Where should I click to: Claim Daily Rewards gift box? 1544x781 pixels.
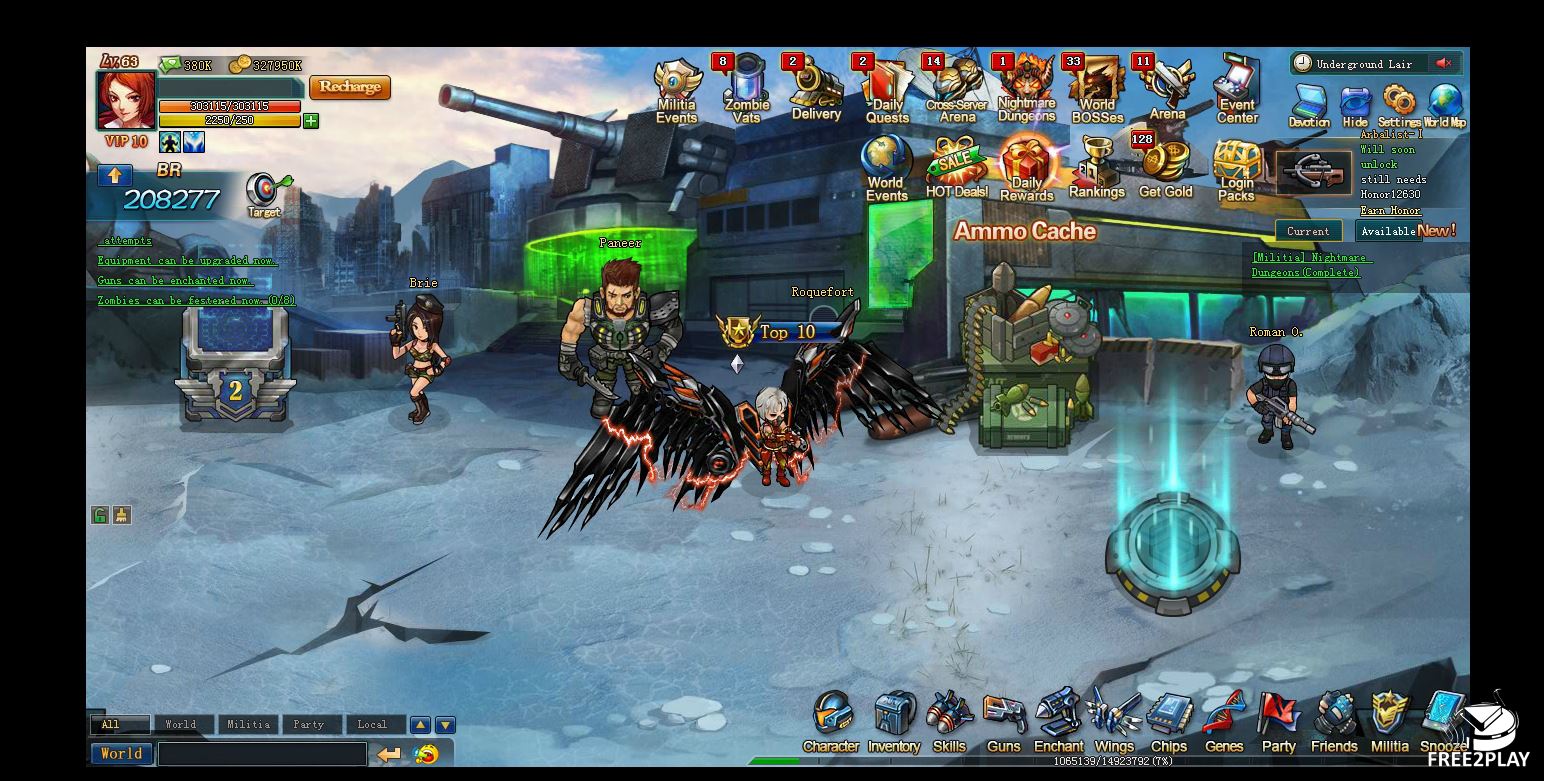tap(1026, 168)
